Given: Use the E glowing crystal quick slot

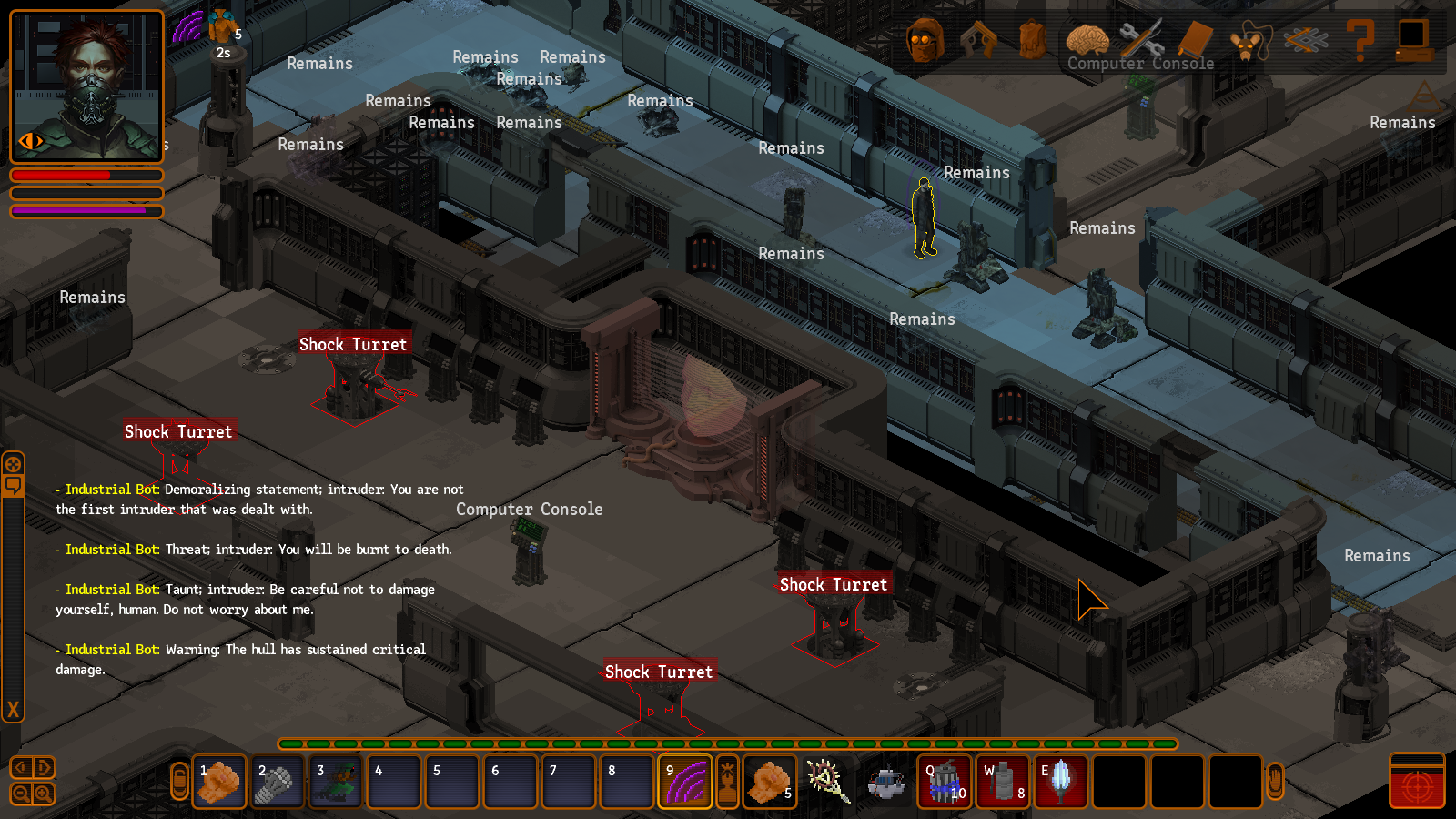Looking at the screenshot, I should [x=1060, y=782].
